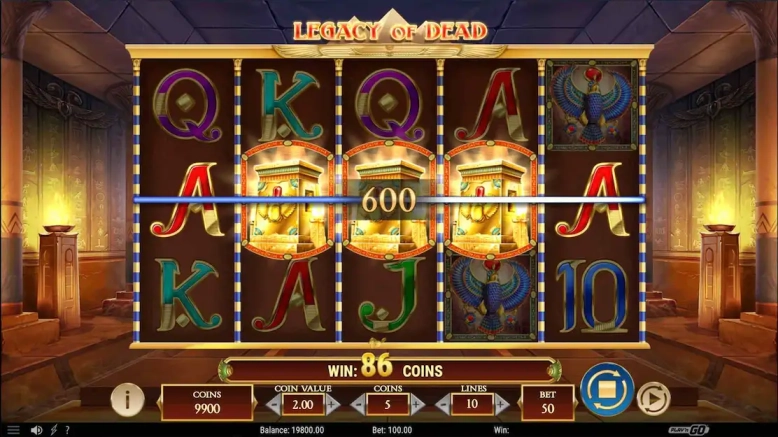Reduce the number of lines
Image resolution: width=778 pixels, height=437 pixels.
coord(443,405)
